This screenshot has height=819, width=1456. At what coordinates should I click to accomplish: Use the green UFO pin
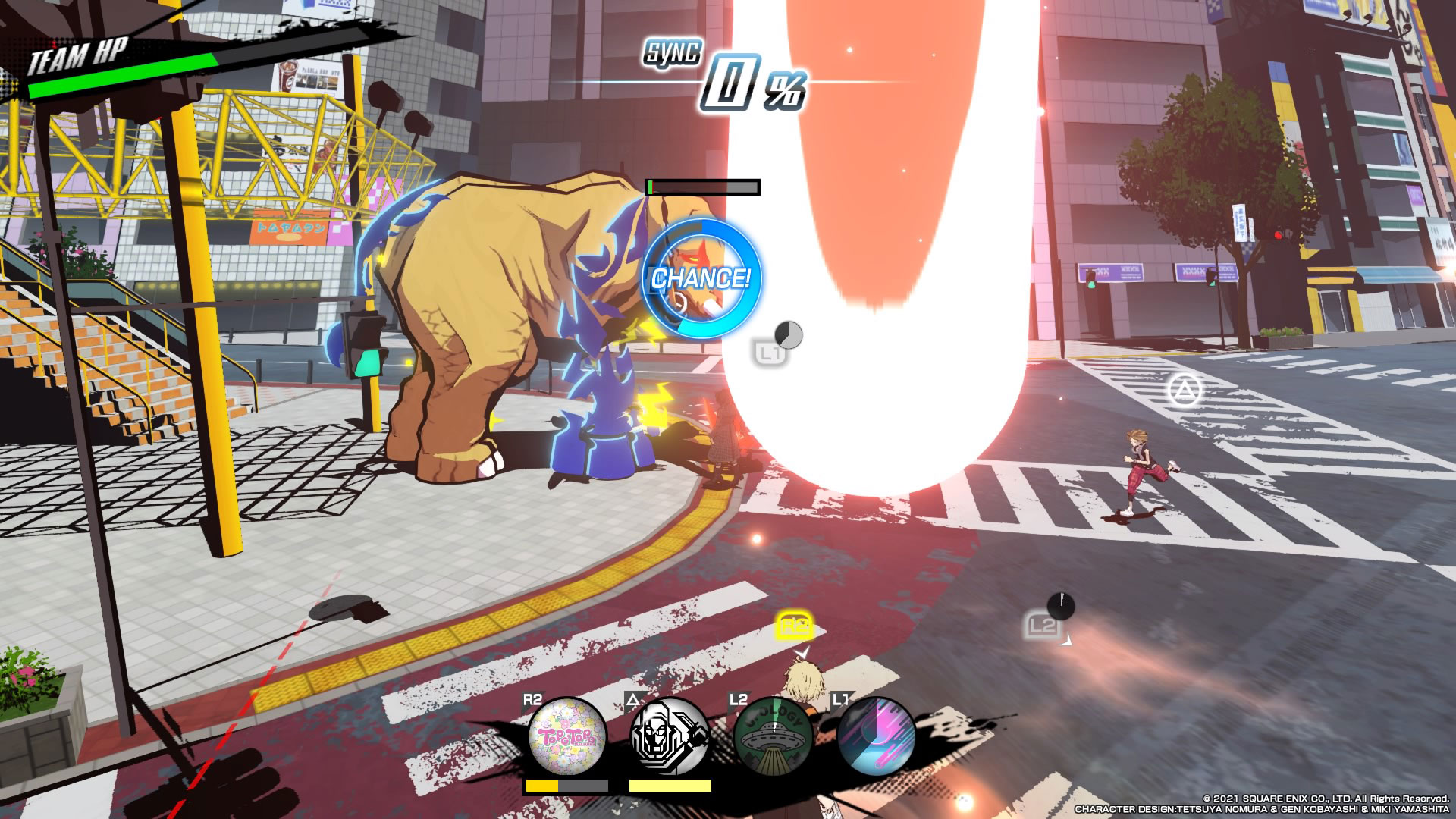tap(773, 737)
